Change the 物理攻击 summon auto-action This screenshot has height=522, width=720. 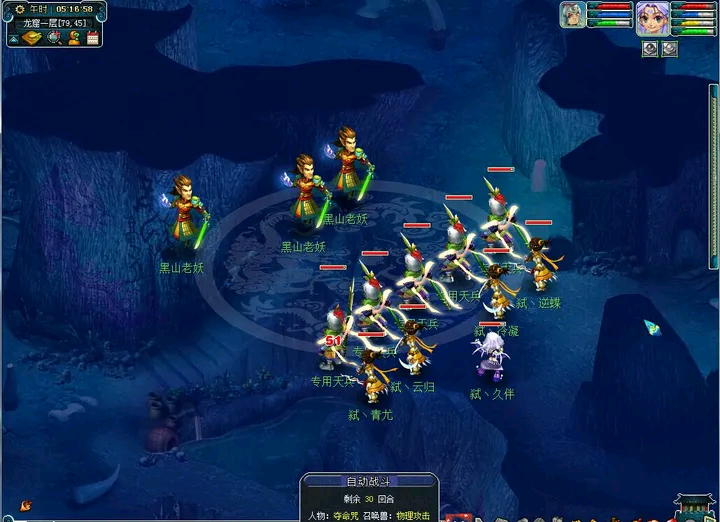(x=414, y=515)
